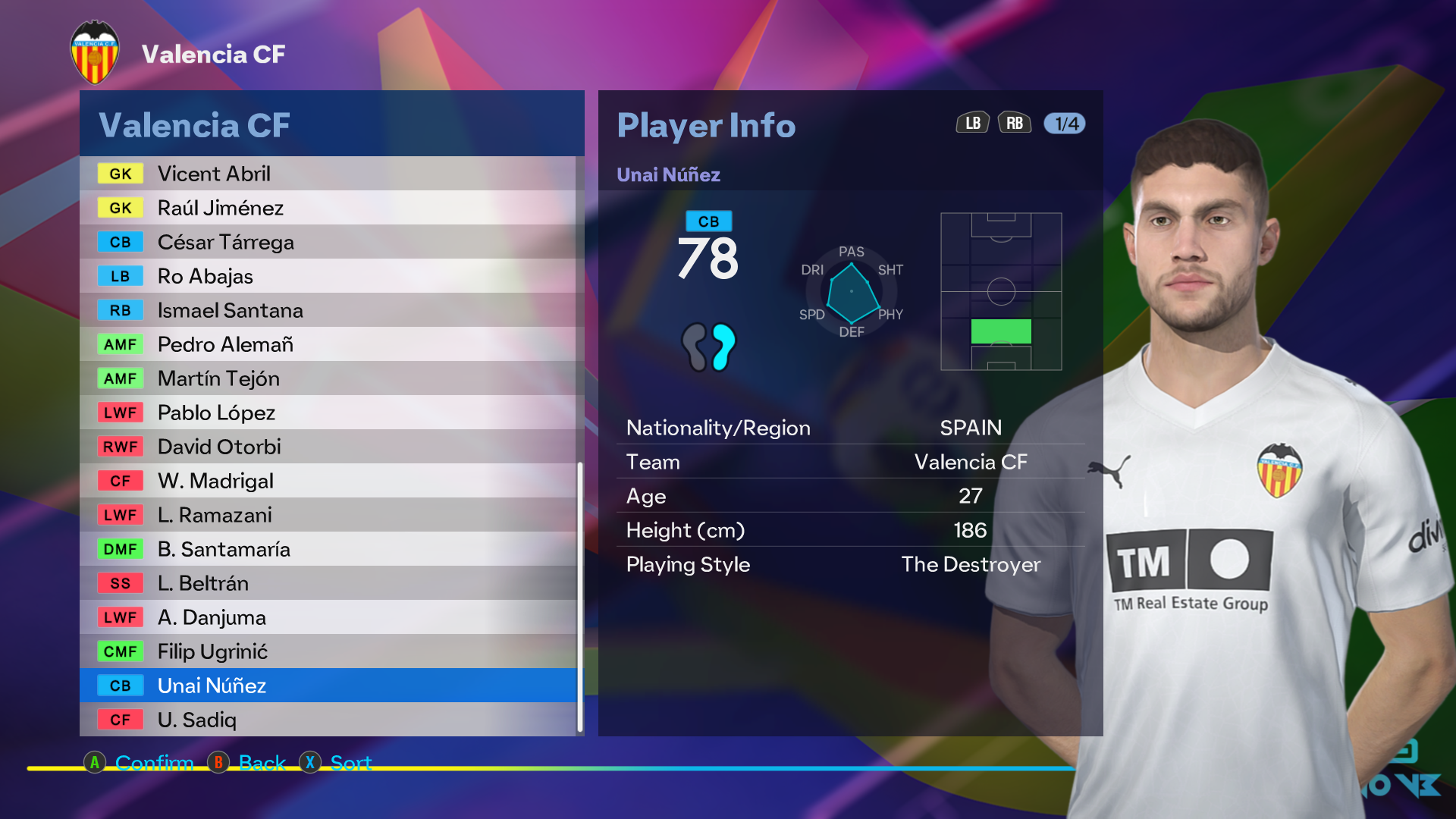Select Martín Tejón's row
This screenshot has height=819, width=1456.
[328, 378]
